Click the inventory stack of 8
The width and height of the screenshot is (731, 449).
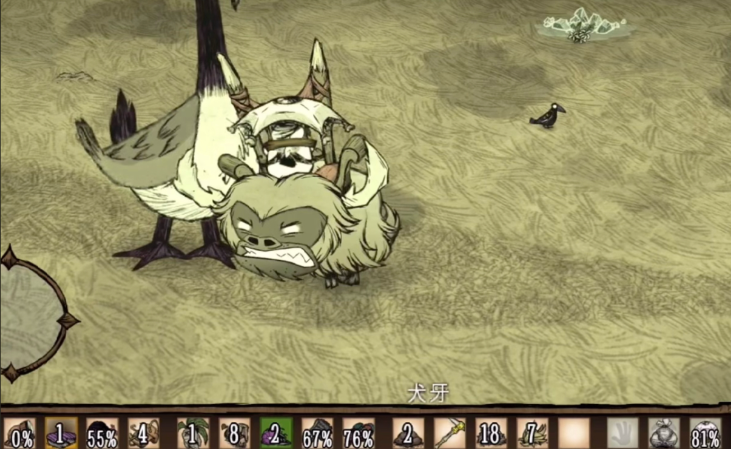(234, 434)
